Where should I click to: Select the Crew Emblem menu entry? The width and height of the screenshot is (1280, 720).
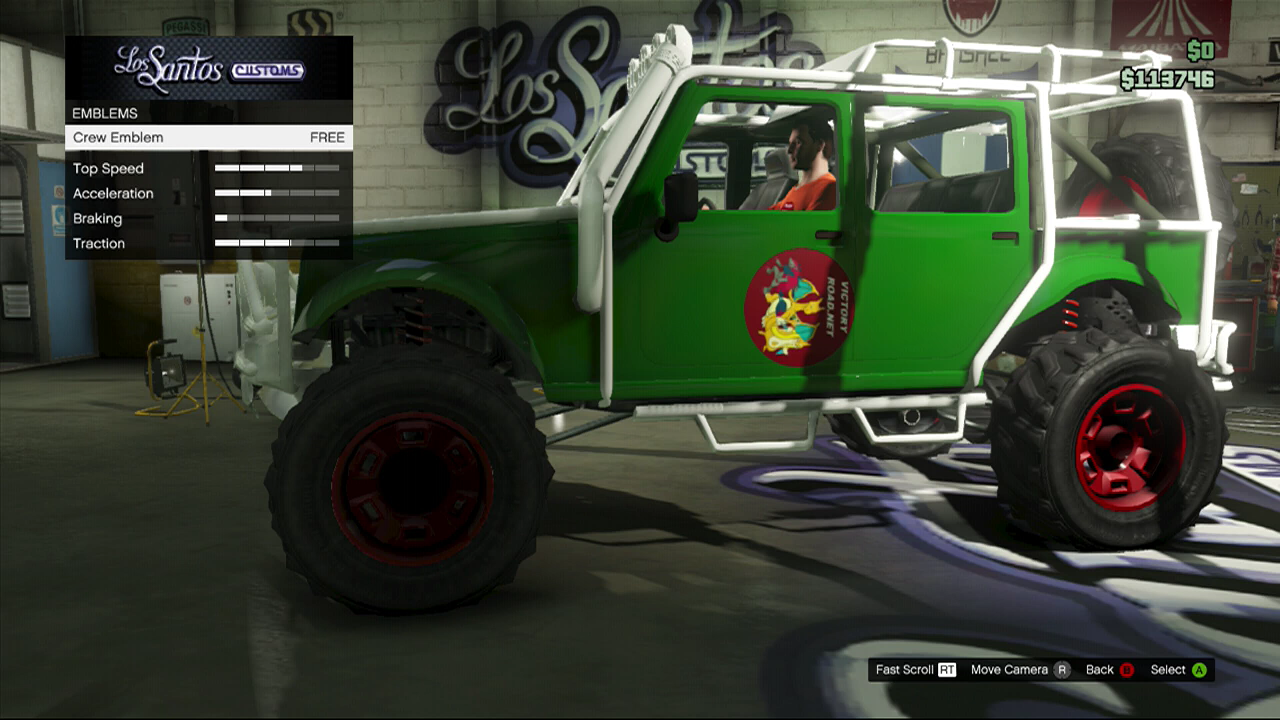[208, 138]
